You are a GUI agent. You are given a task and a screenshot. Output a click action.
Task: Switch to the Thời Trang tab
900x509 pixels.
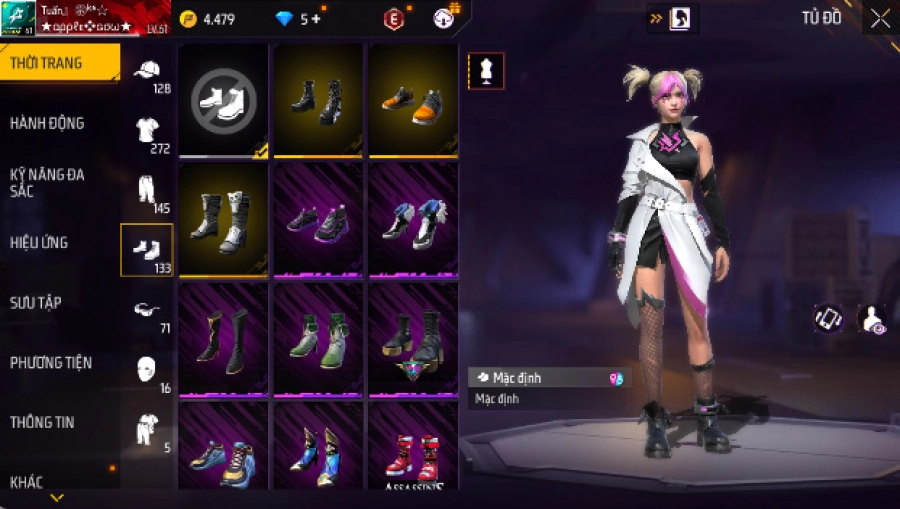coord(47,63)
